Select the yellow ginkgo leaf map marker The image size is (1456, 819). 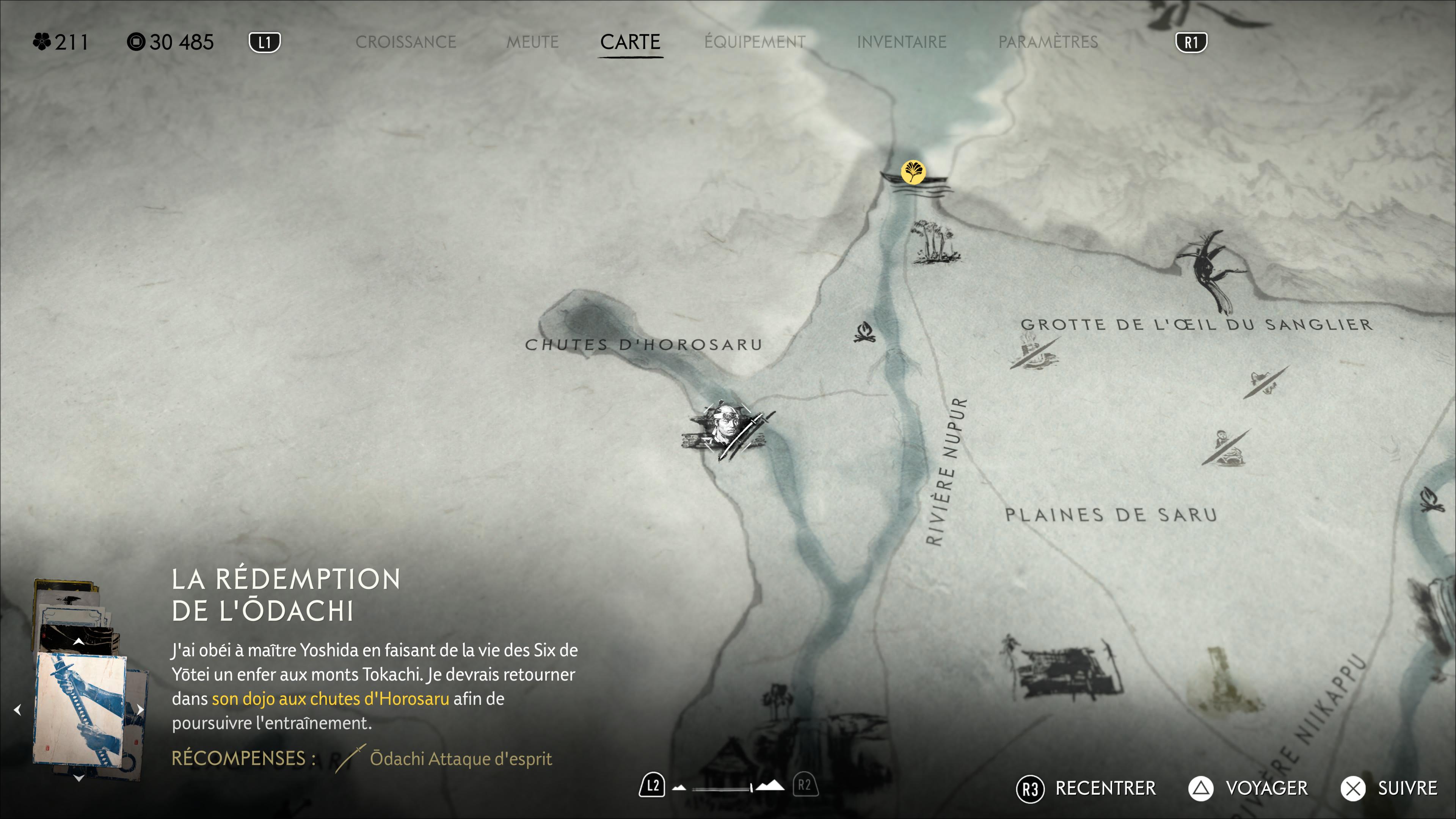[x=913, y=172]
